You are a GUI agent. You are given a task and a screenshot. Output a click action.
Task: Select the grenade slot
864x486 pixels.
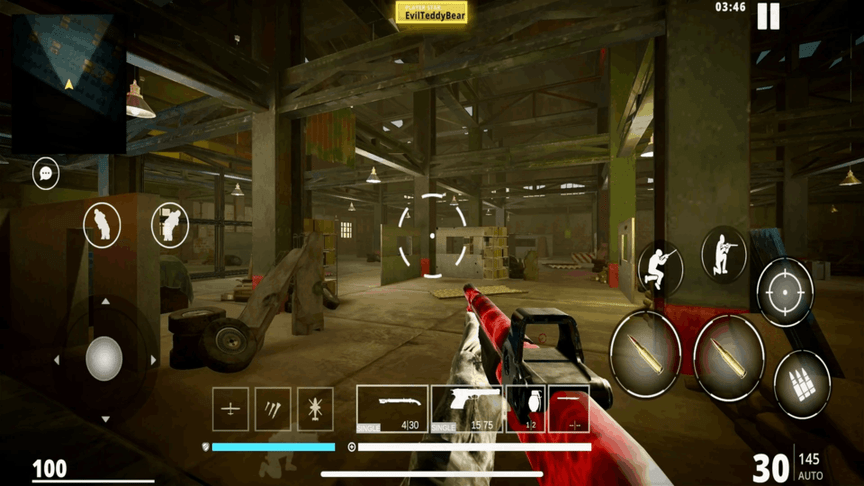coord(526,409)
